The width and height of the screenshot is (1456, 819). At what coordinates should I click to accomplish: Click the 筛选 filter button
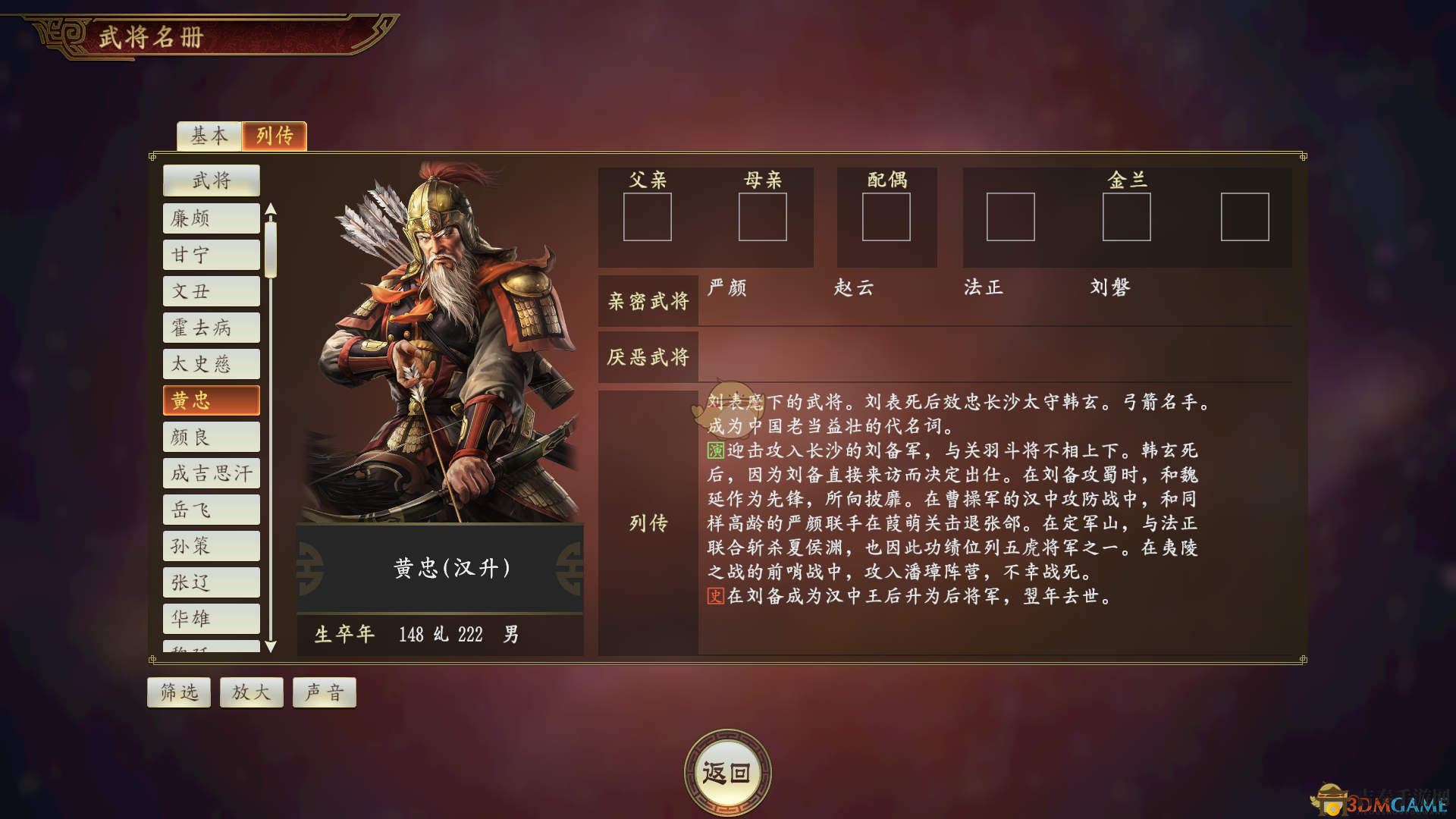click(178, 692)
